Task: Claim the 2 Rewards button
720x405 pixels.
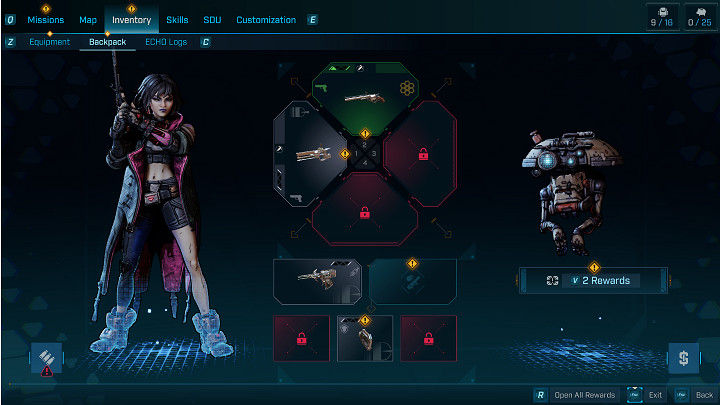Action: coord(594,281)
